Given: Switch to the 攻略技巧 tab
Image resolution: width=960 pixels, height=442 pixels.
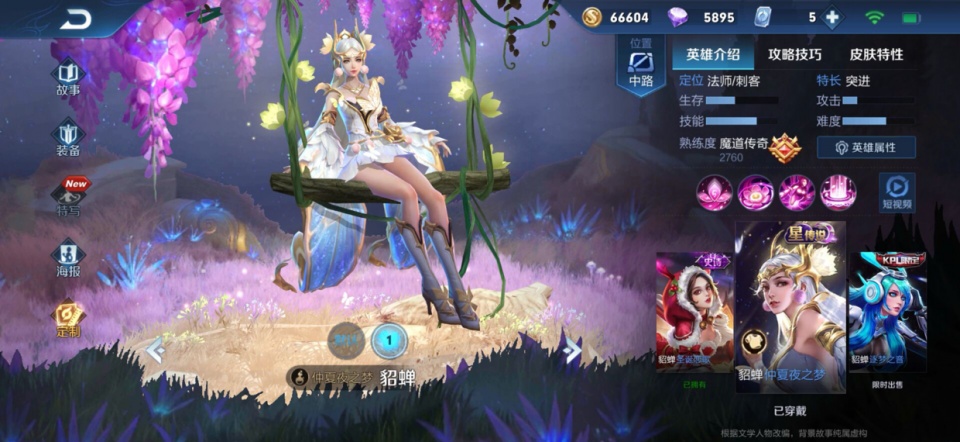Looking at the screenshot, I should [795, 54].
